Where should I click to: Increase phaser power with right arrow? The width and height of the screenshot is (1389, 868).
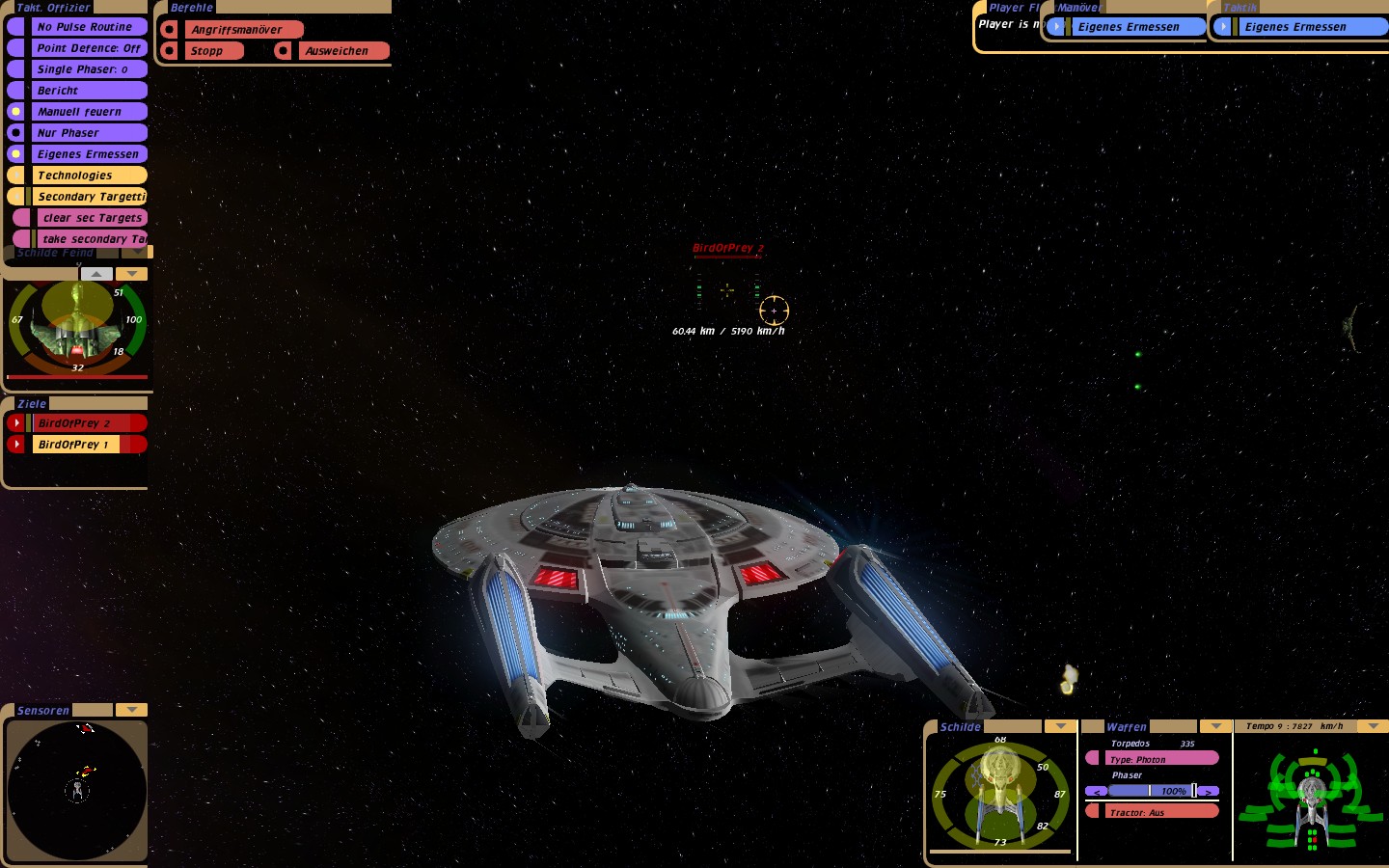[x=1208, y=791]
